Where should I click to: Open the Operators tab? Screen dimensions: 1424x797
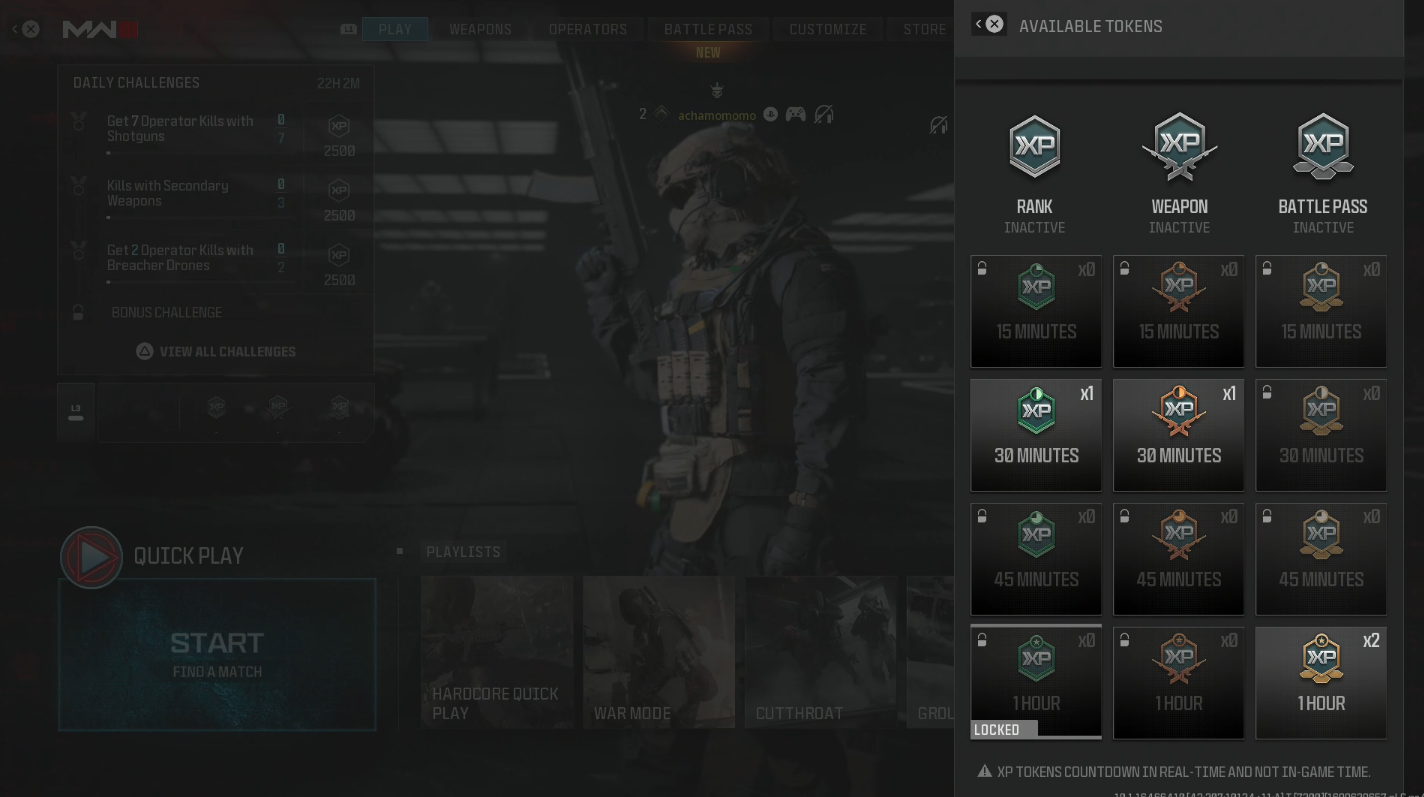588,29
